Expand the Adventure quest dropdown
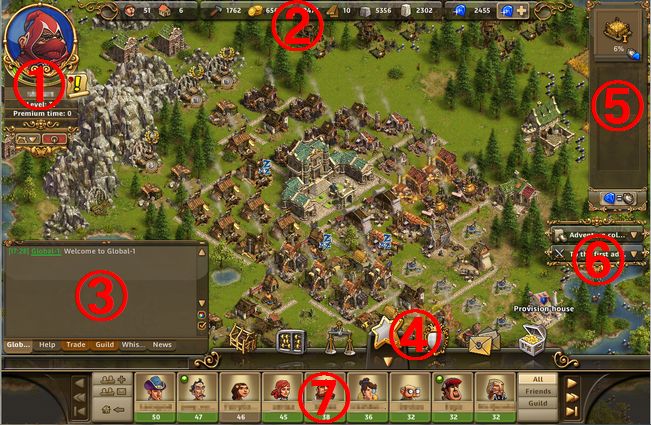The width and height of the screenshot is (651, 425). (636, 234)
